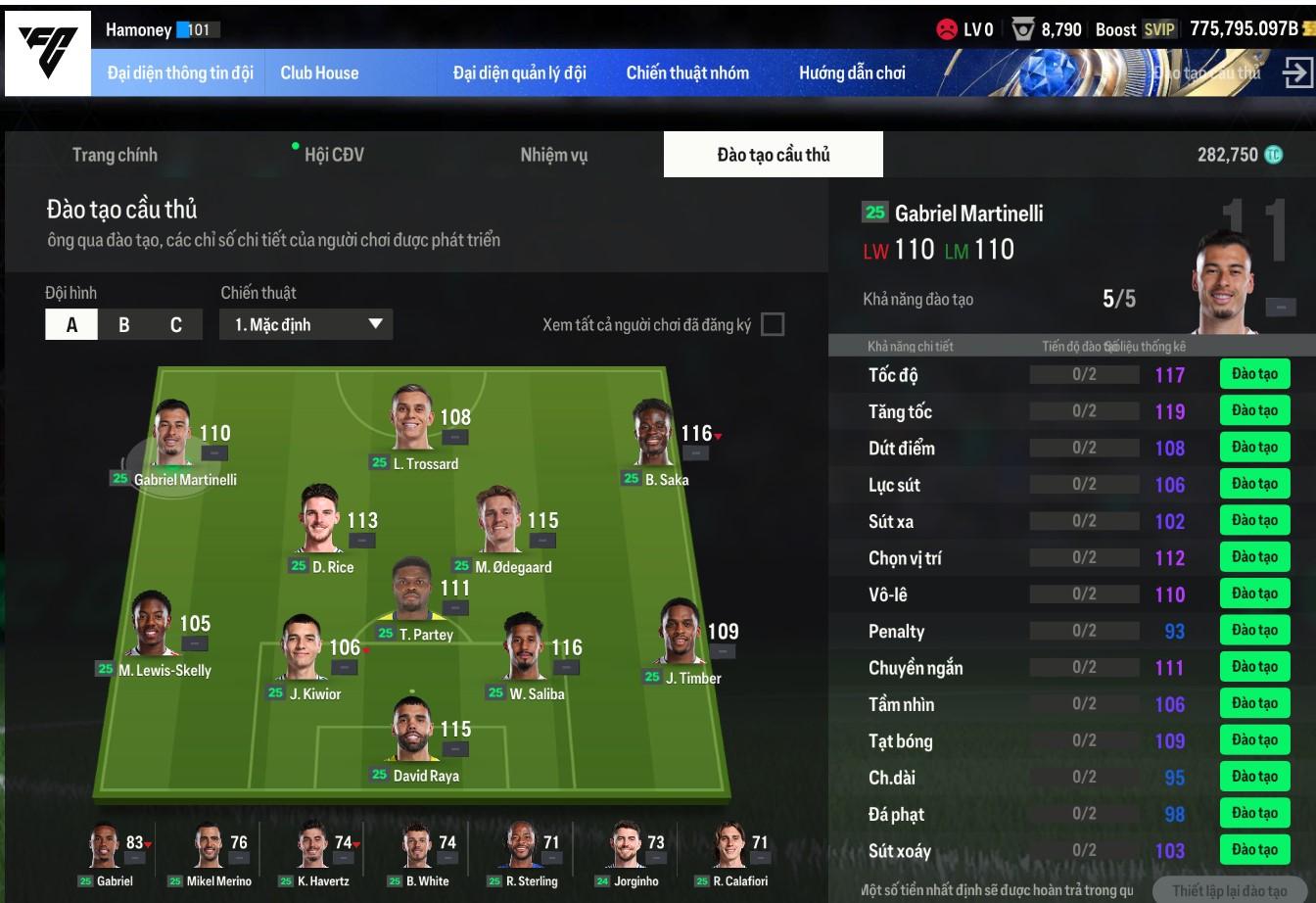Train the Sút xoáy stat

click(1254, 850)
